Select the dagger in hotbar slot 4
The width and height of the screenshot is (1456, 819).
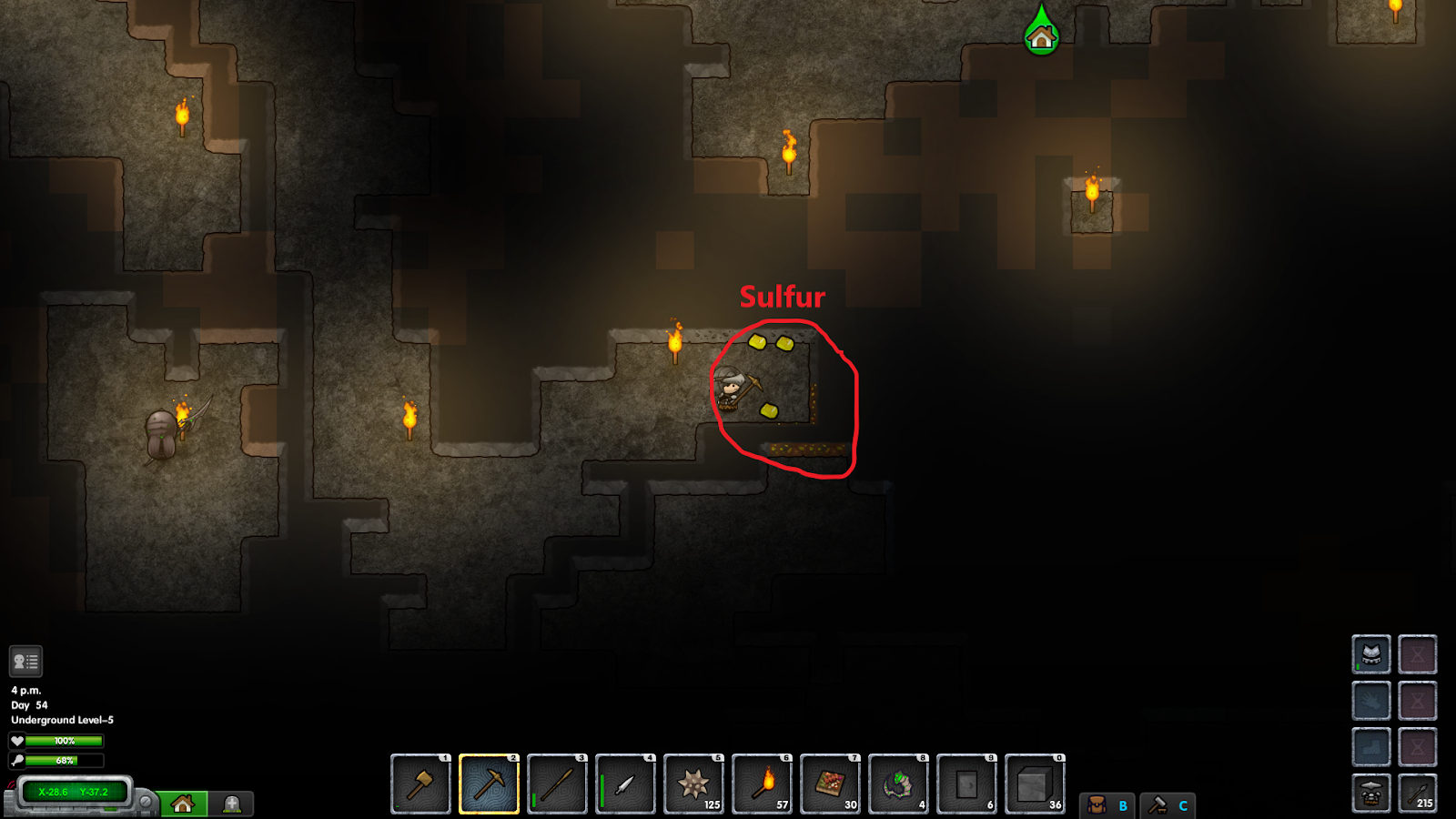click(x=625, y=784)
